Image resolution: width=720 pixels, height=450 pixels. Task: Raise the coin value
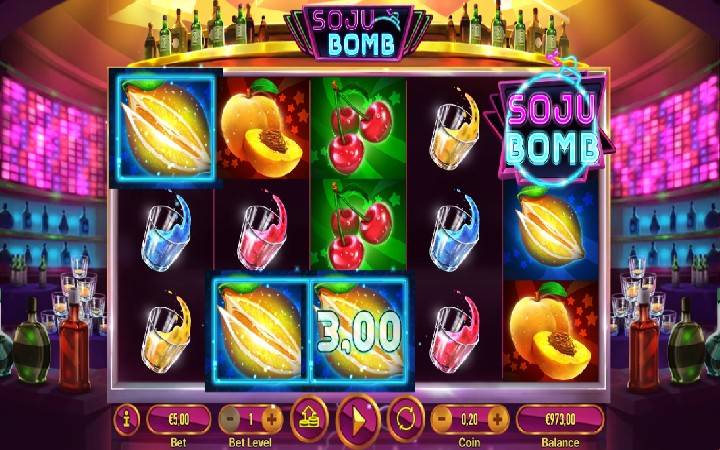(x=497, y=418)
